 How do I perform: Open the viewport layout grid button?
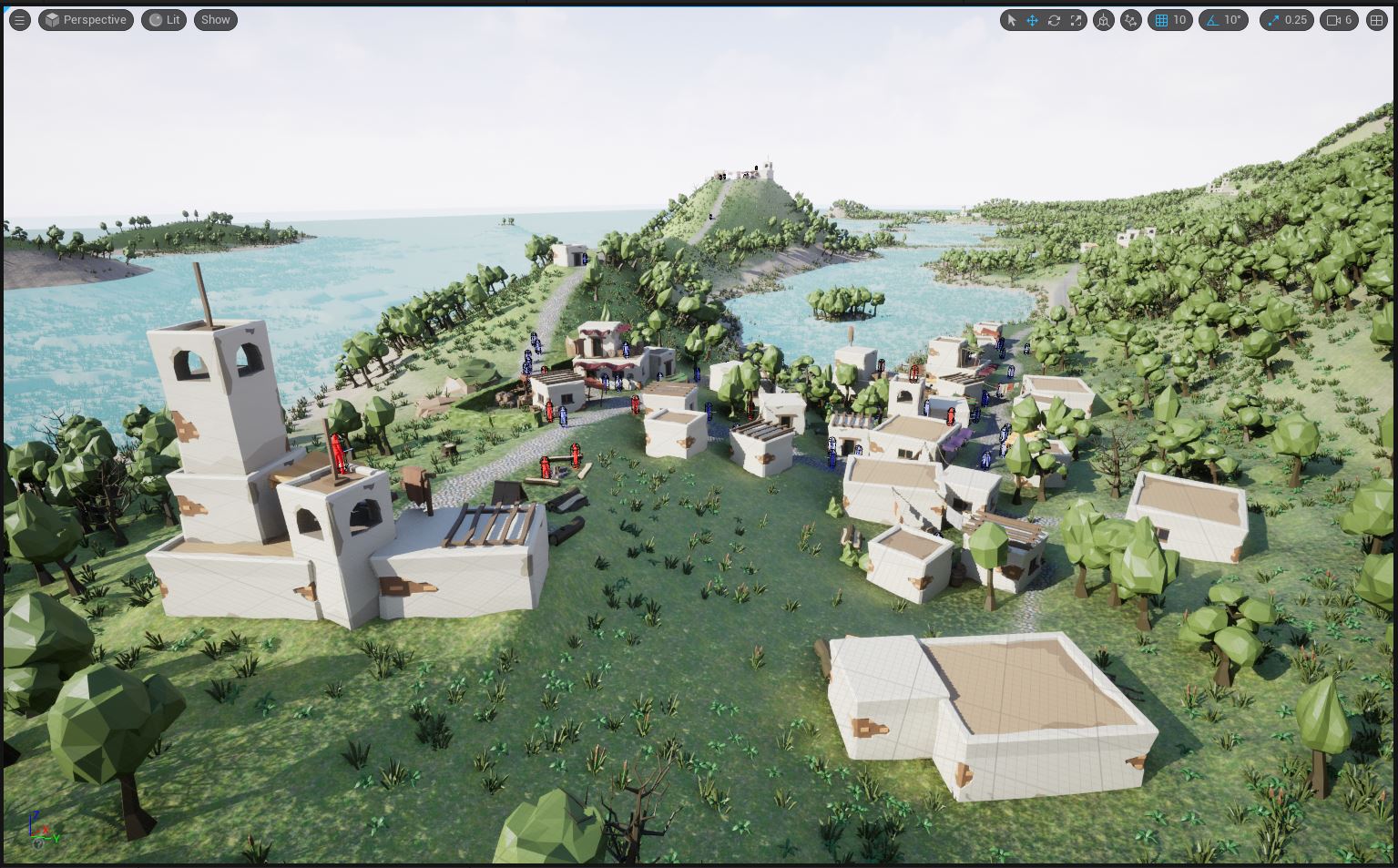tap(1376, 20)
